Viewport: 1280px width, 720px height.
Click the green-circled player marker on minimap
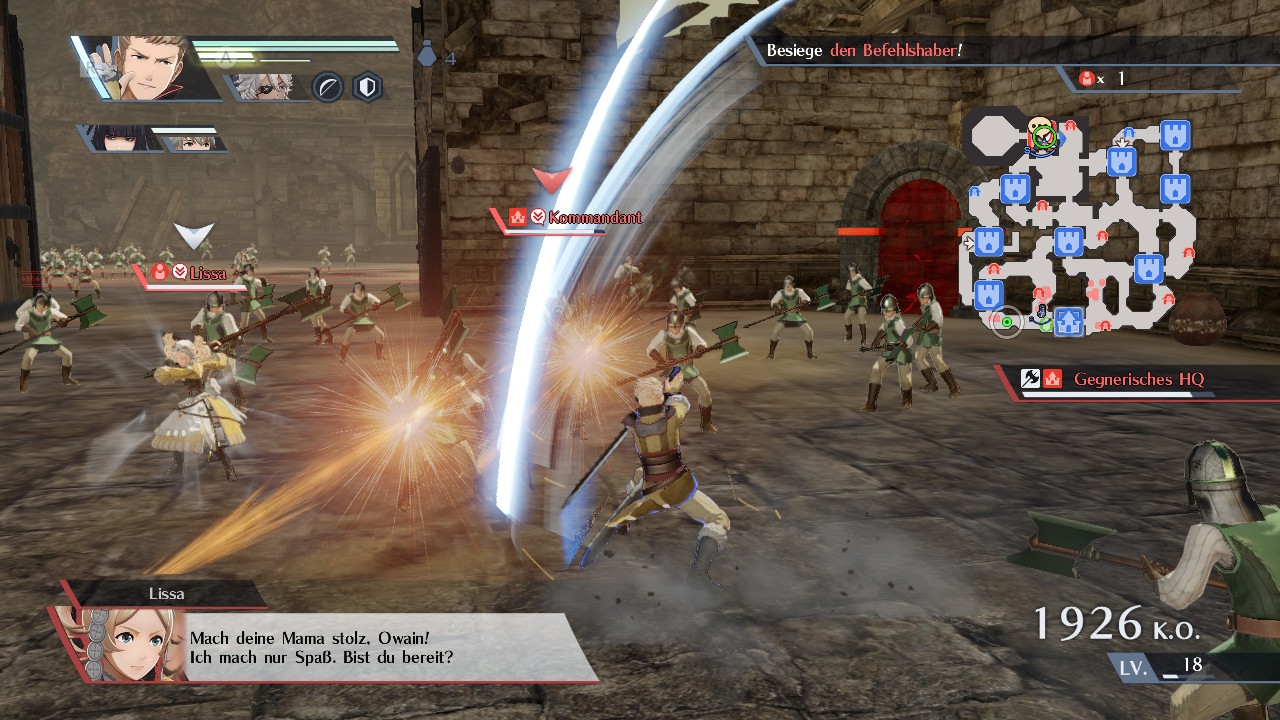click(x=1043, y=136)
